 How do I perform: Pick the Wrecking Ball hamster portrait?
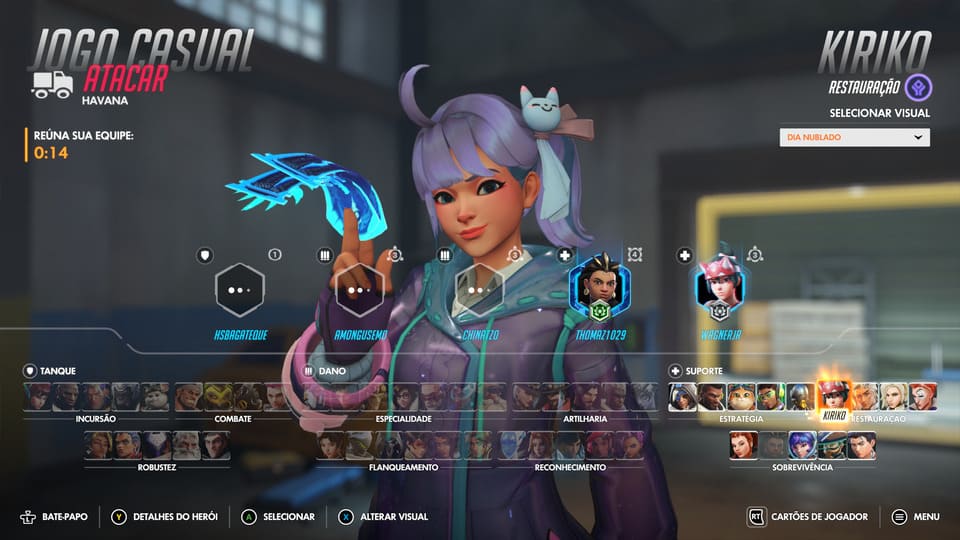pyautogui.click(x=155, y=397)
